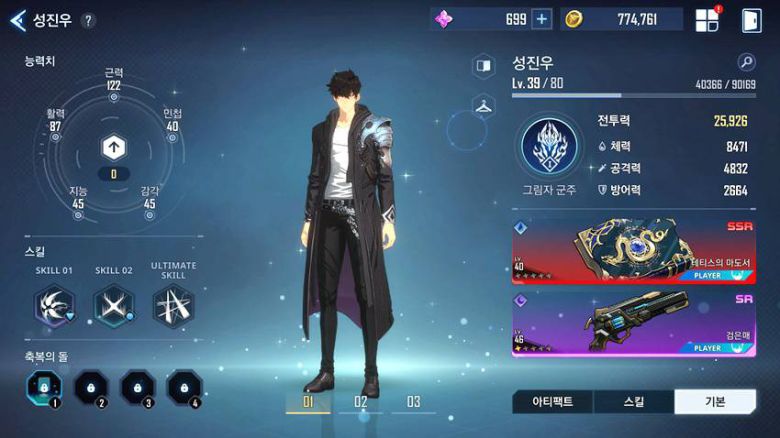Open the question mark help button
The width and height of the screenshot is (780, 438).
[x=88, y=20]
